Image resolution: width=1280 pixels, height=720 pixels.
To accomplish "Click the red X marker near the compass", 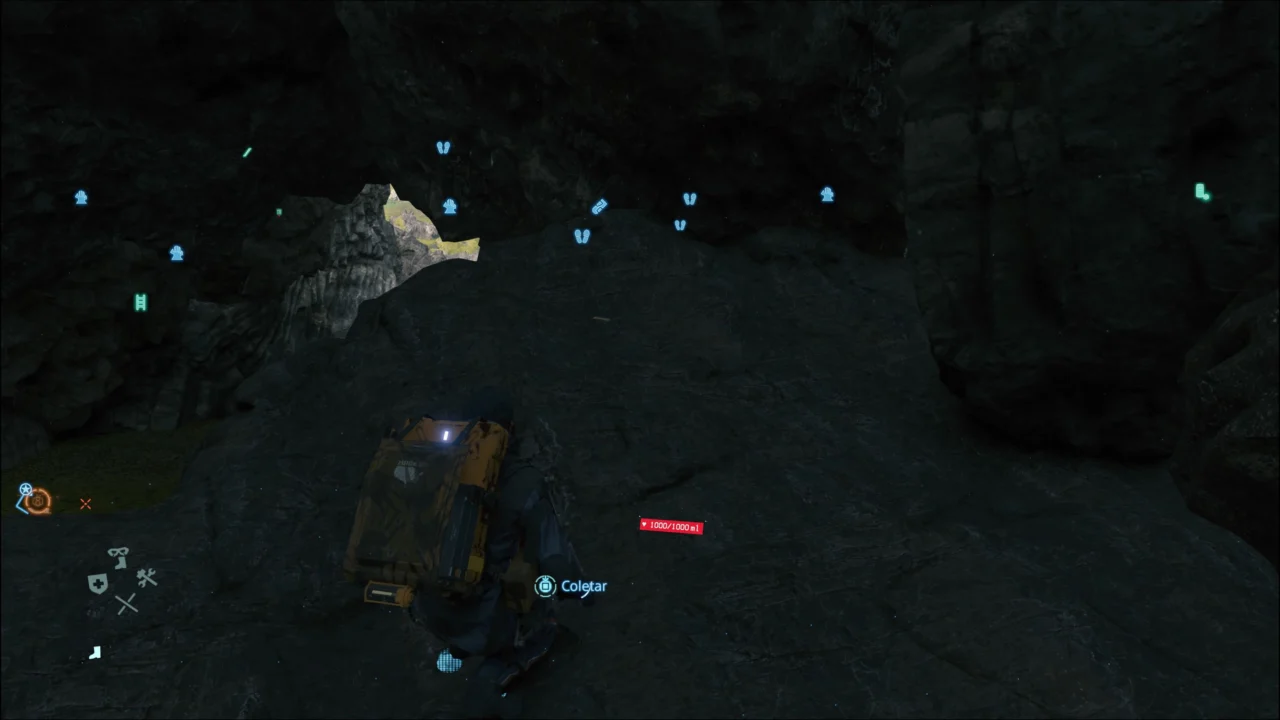I will [x=86, y=504].
